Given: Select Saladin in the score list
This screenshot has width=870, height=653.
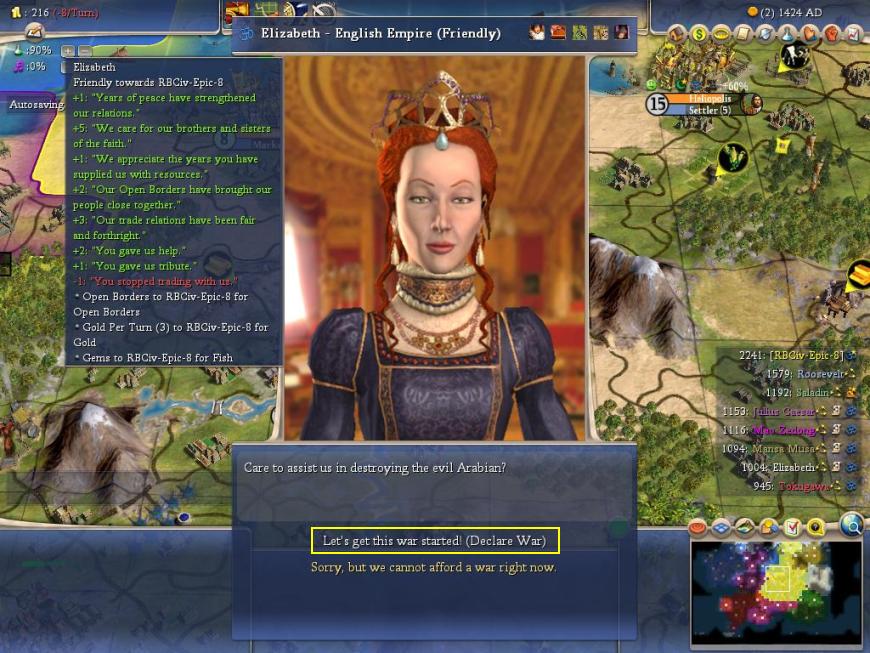Looking at the screenshot, I should pyautogui.click(x=806, y=392).
